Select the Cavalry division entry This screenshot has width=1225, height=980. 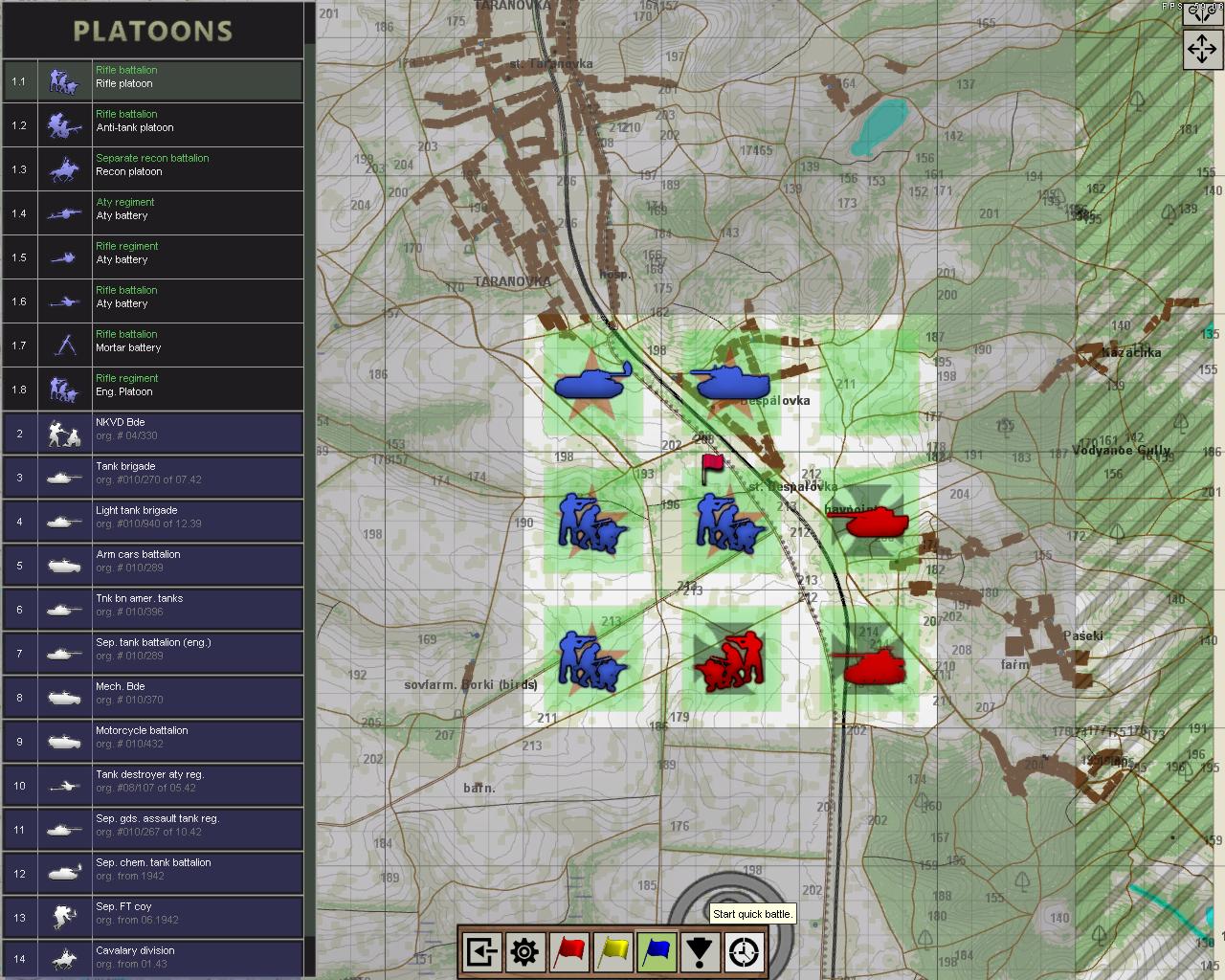point(153,956)
